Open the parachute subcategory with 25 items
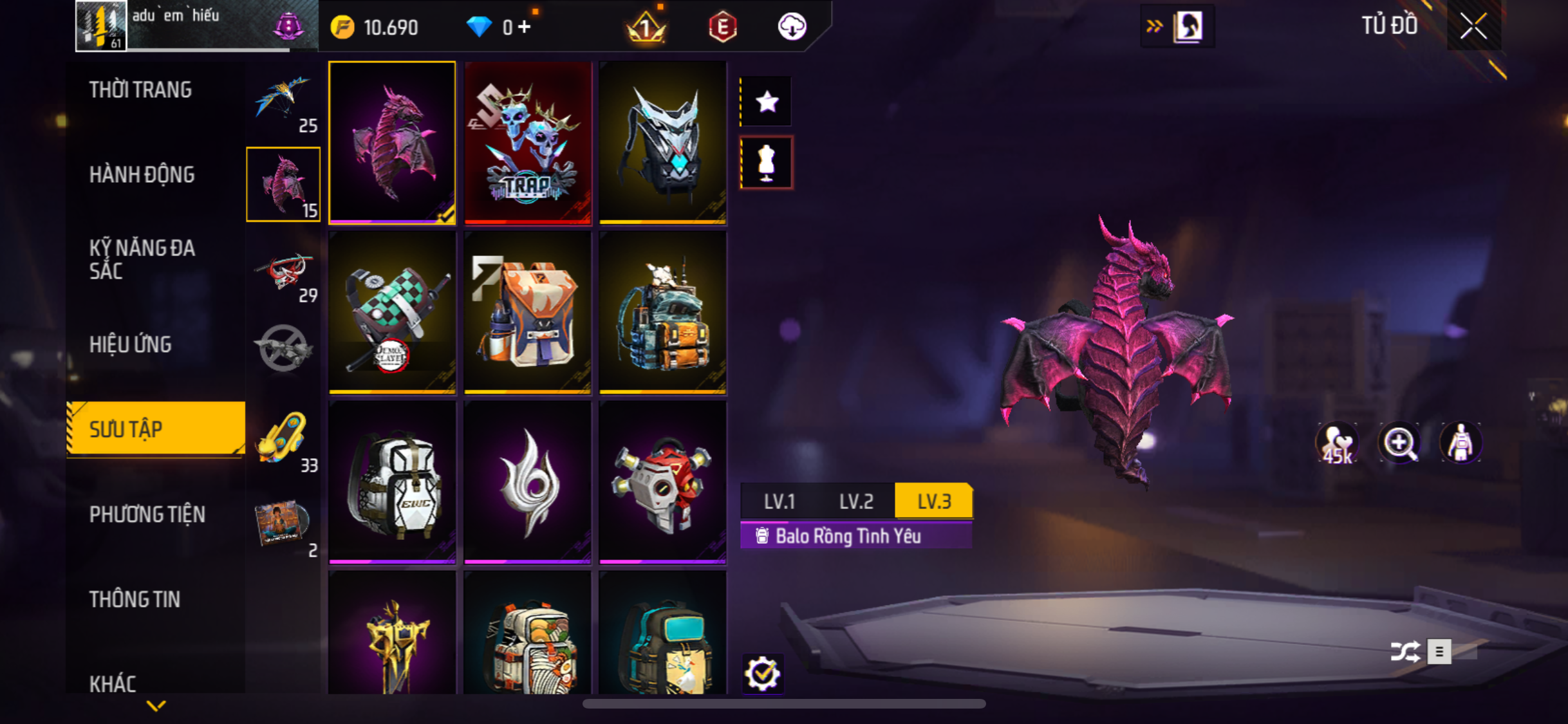Image resolution: width=1568 pixels, height=724 pixels. click(283, 102)
